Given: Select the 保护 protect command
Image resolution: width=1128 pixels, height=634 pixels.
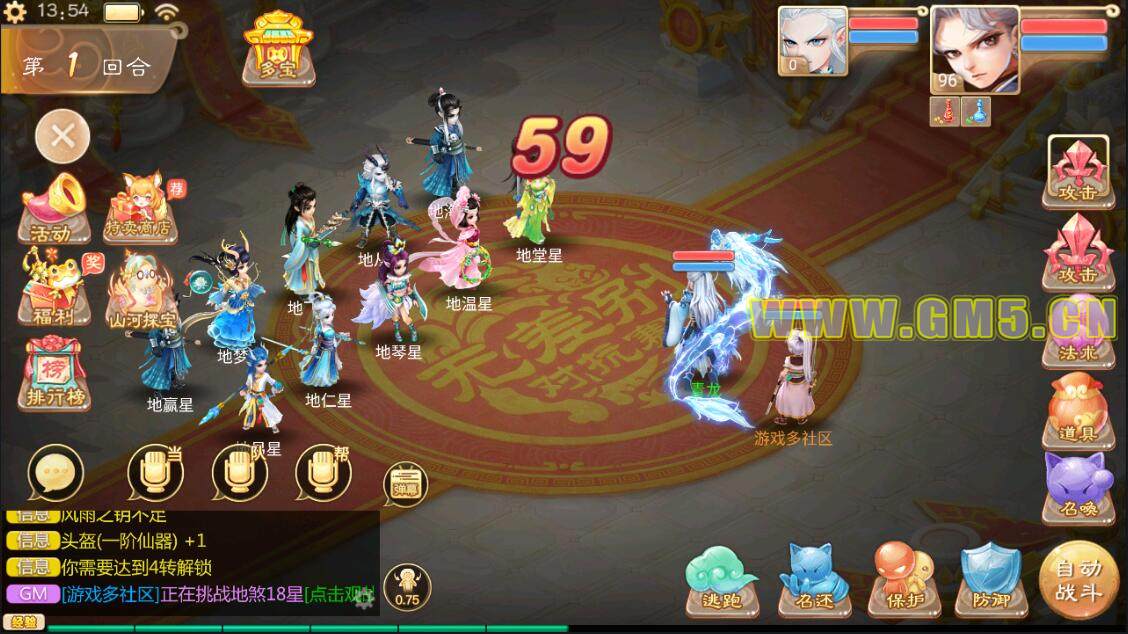Looking at the screenshot, I should point(904,579).
